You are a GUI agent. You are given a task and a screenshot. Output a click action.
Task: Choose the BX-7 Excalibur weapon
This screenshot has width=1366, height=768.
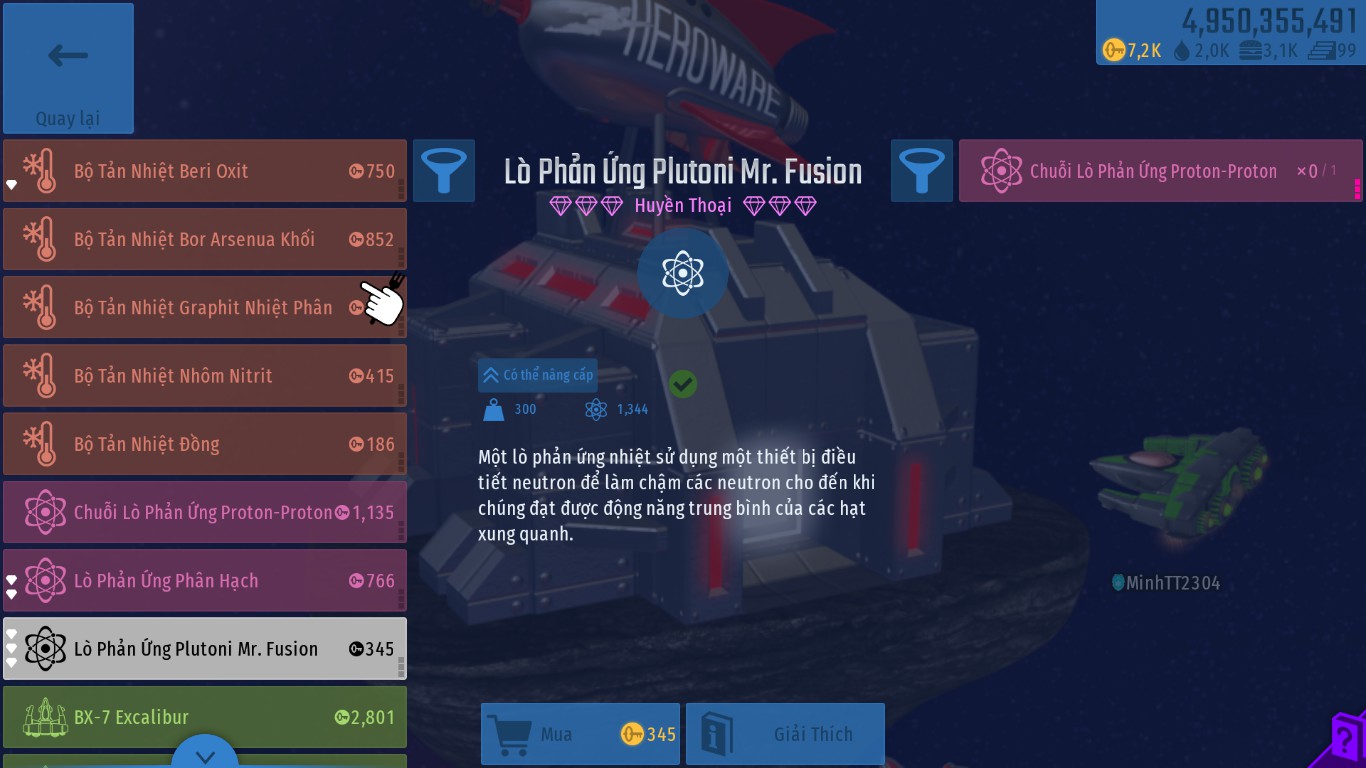click(204, 716)
